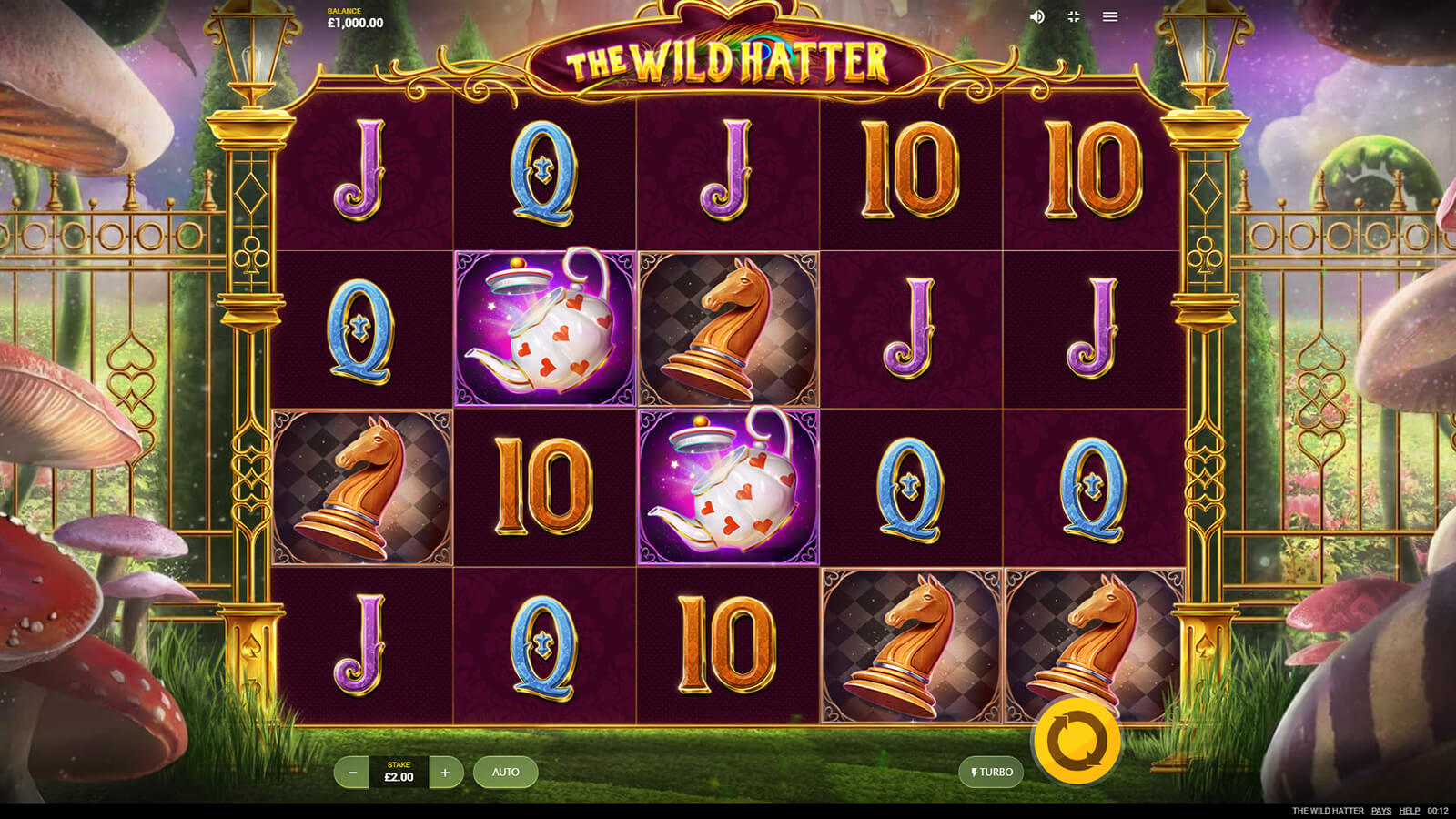Open the HELP link

click(x=1410, y=811)
